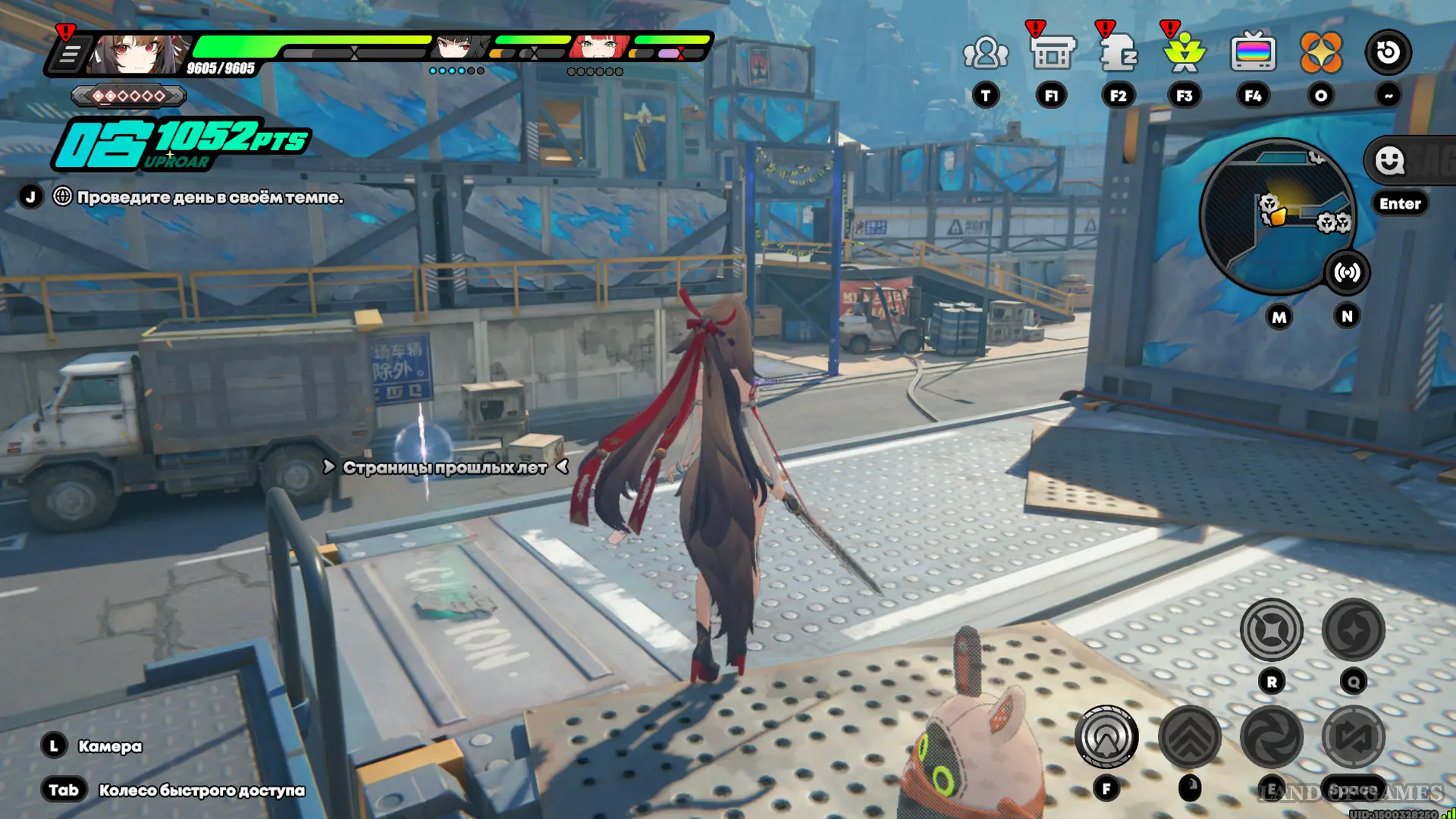
Task: Click the circular arrow rewind icon
Action: coord(1388,53)
